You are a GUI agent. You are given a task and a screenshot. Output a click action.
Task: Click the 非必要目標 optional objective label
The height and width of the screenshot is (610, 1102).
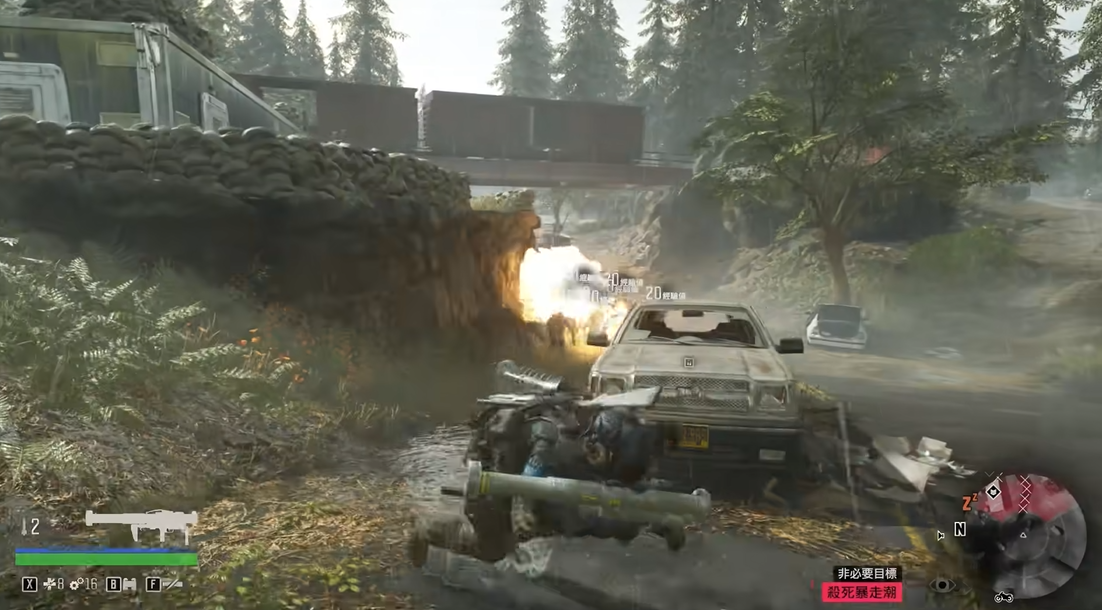(x=867, y=573)
